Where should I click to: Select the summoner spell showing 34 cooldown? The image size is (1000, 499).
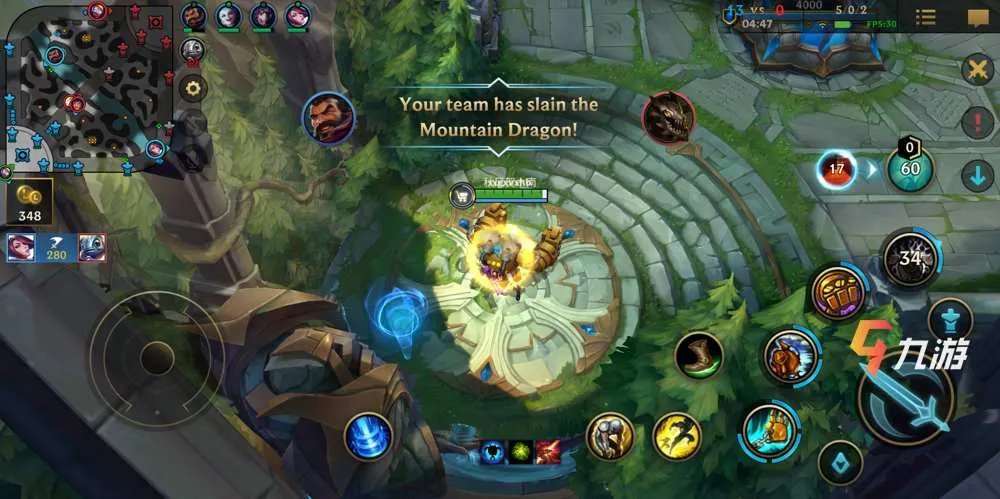[909, 258]
